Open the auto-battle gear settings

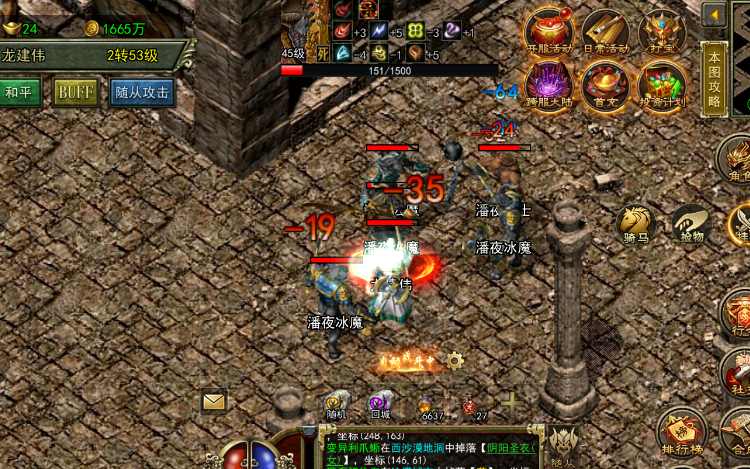[x=455, y=360]
